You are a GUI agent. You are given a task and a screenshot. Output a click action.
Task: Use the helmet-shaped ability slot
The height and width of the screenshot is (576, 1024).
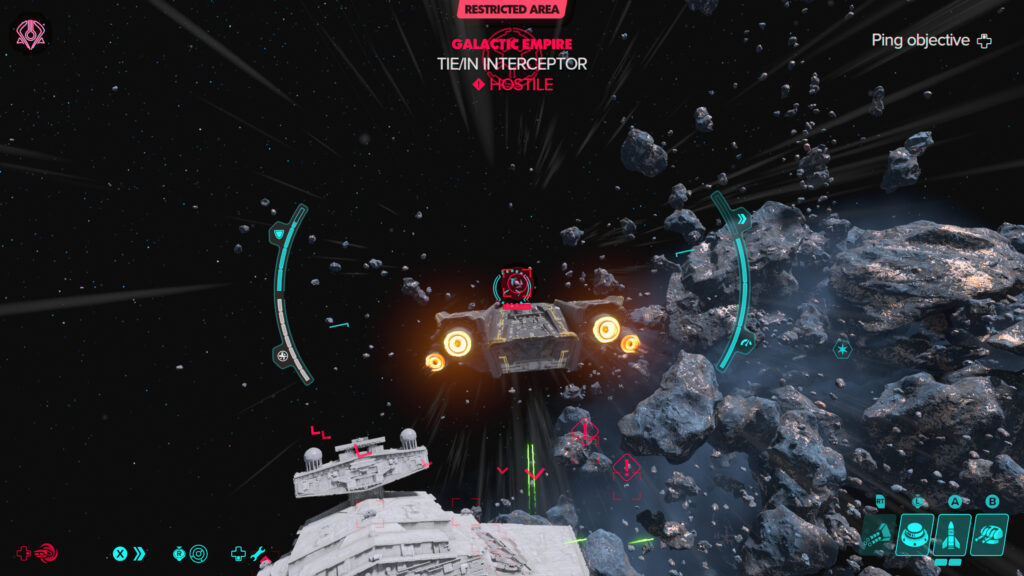[989, 535]
